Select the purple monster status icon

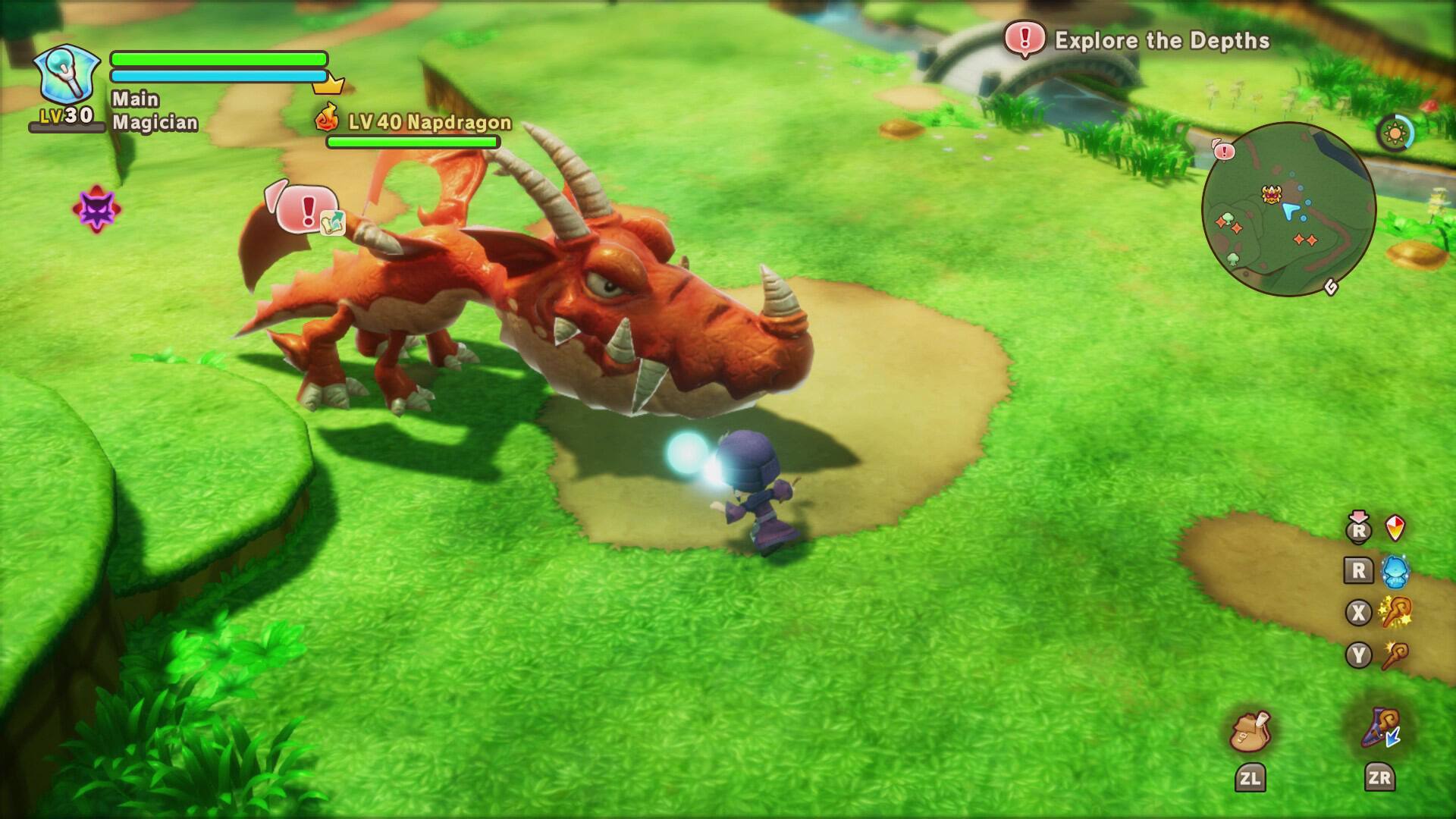point(96,209)
